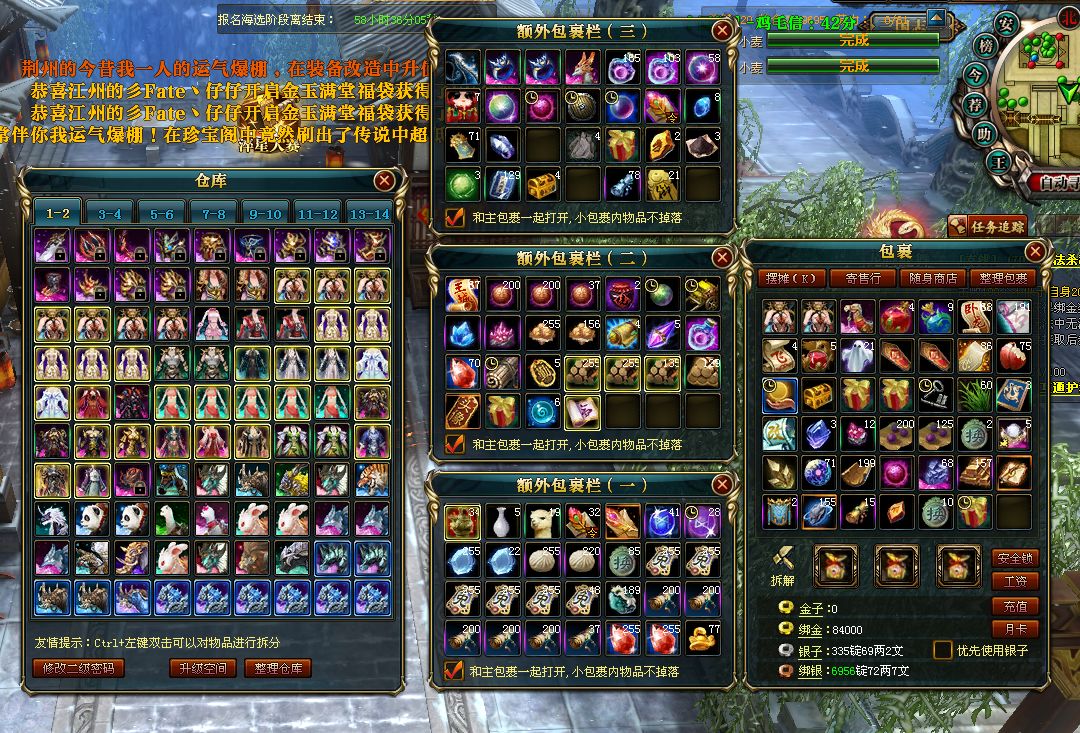
Task: Close the 包裹 bag window
Action: coord(1035,251)
